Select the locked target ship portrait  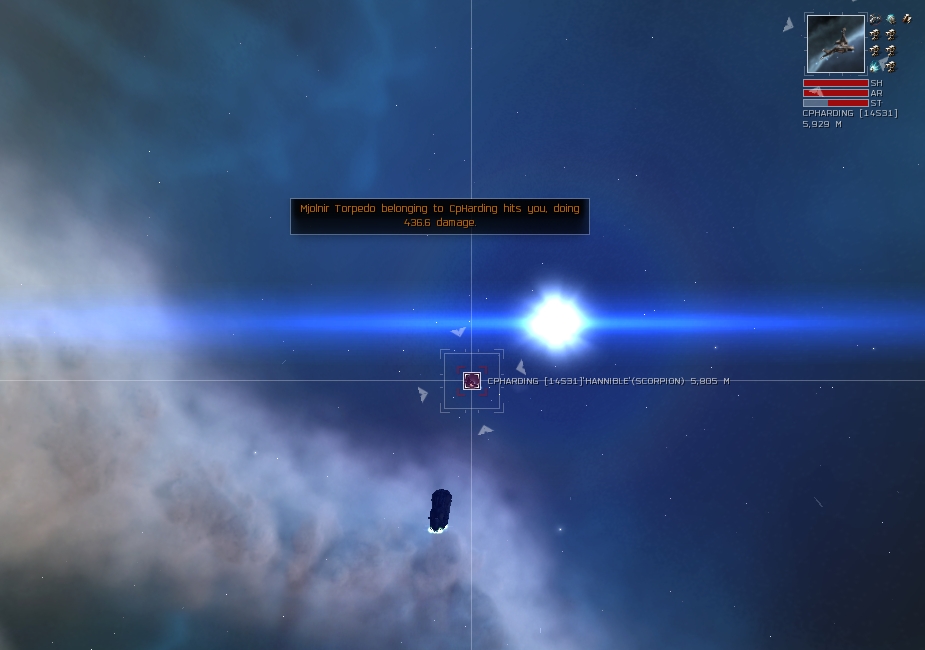point(835,44)
